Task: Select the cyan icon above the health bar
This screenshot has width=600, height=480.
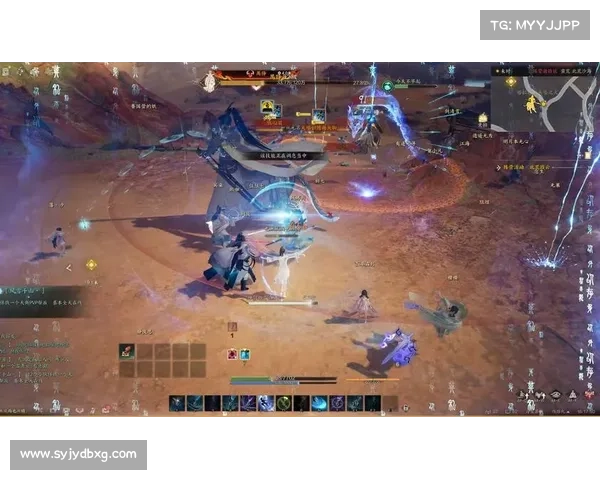Action: pos(244,354)
